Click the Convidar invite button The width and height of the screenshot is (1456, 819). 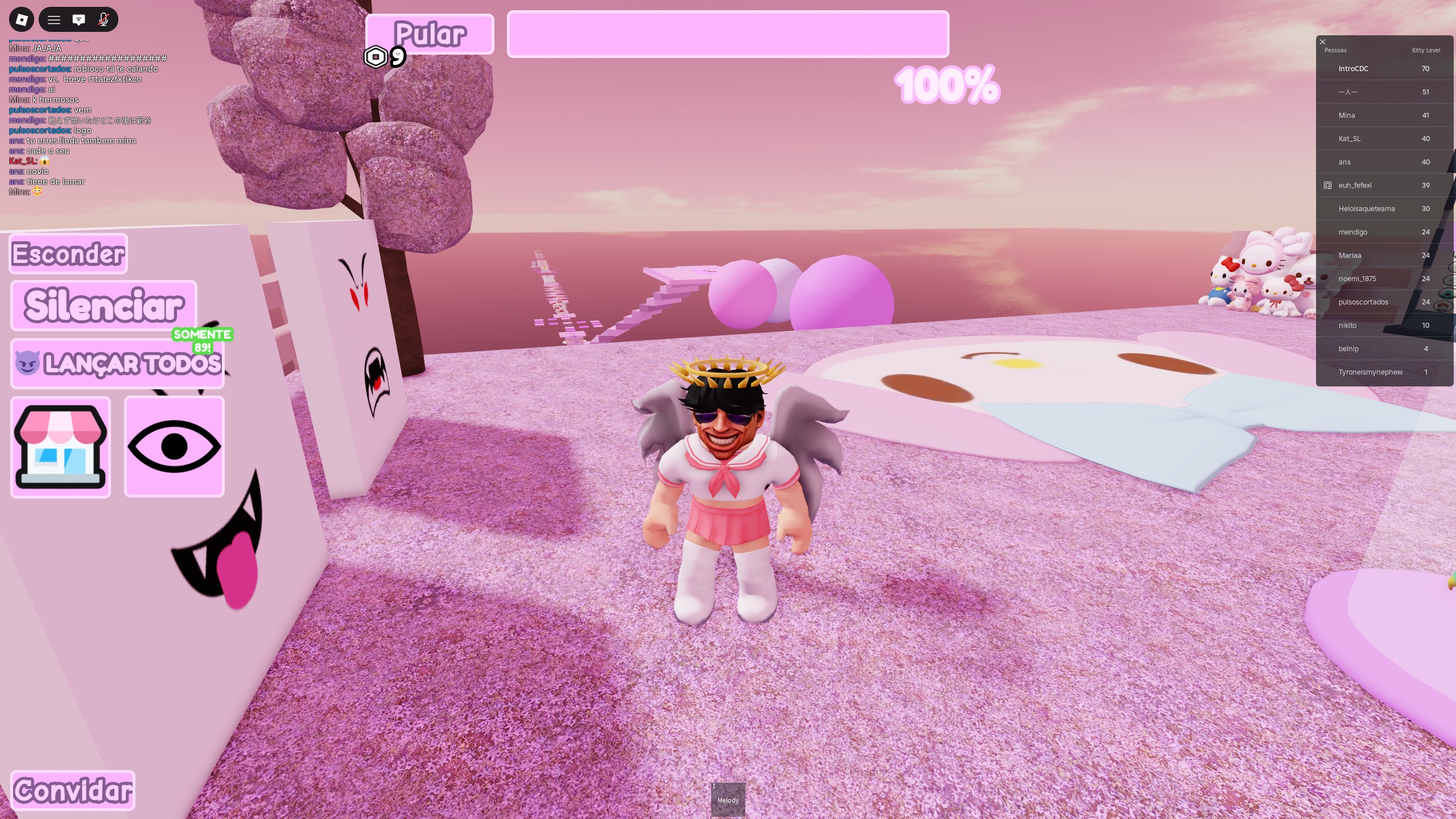[72, 790]
